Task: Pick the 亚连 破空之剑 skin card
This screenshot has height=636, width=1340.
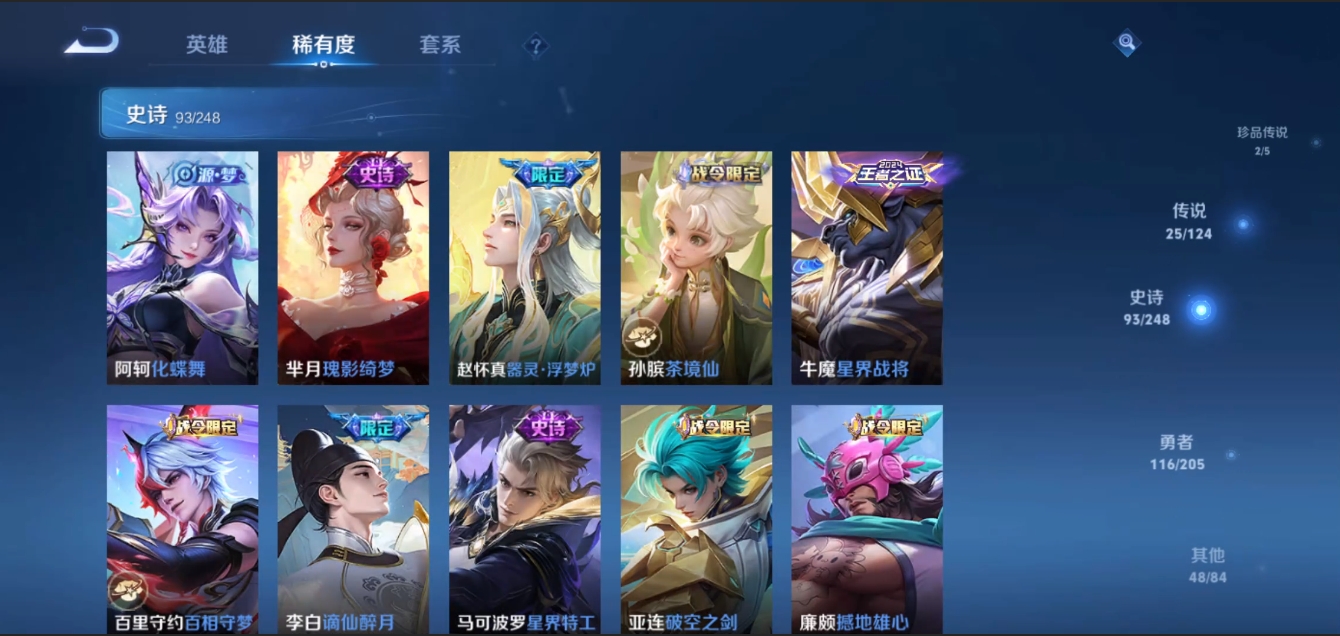Action: [x=696, y=520]
